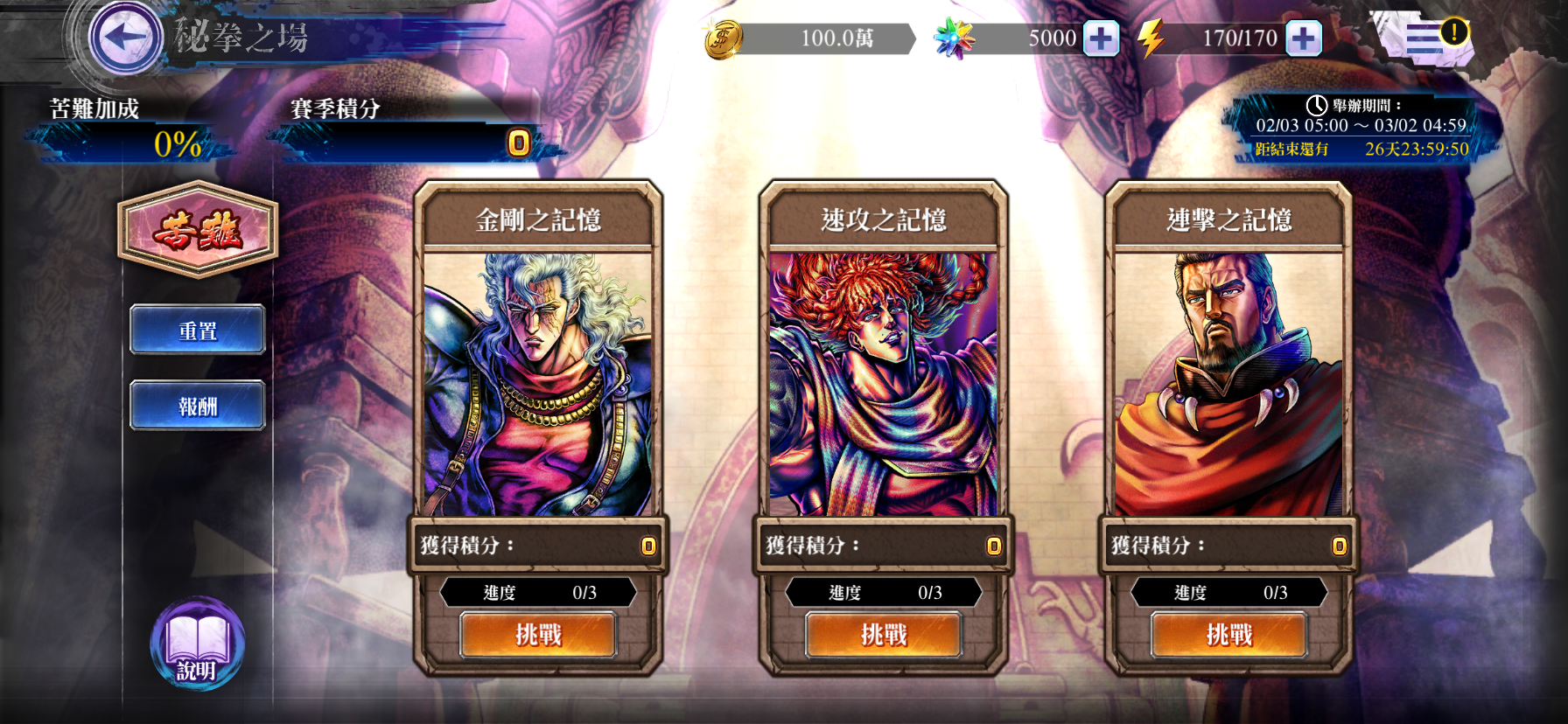Open the 報酬 rewards screen
This screenshot has width=1568, height=724.
click(197, 405)
